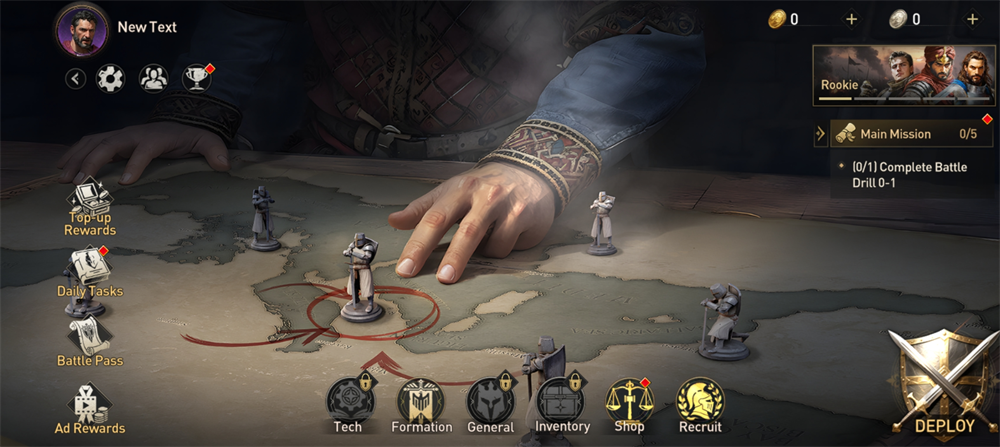Screen dimensions: 1000x447
Task: Check the Daily Tasks
Action: [x=90, y=272]
